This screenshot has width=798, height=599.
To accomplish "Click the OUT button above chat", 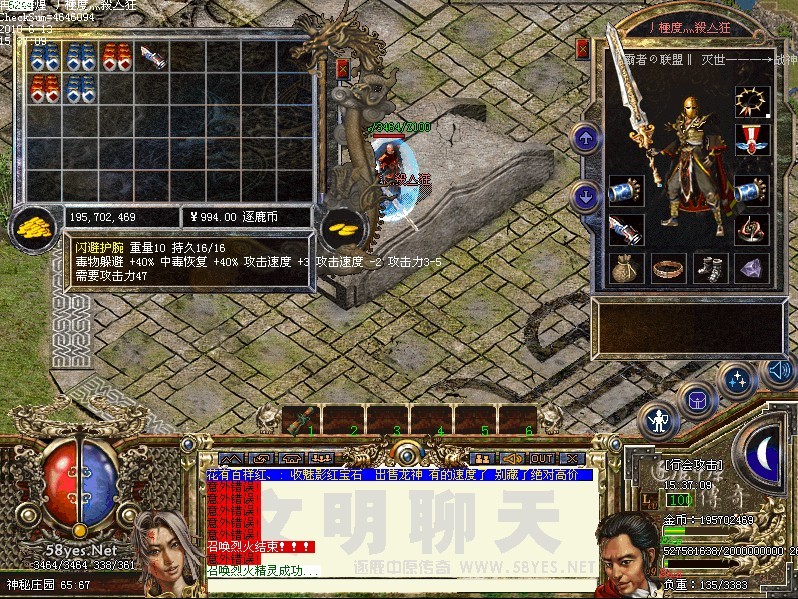I will (540, 458).
